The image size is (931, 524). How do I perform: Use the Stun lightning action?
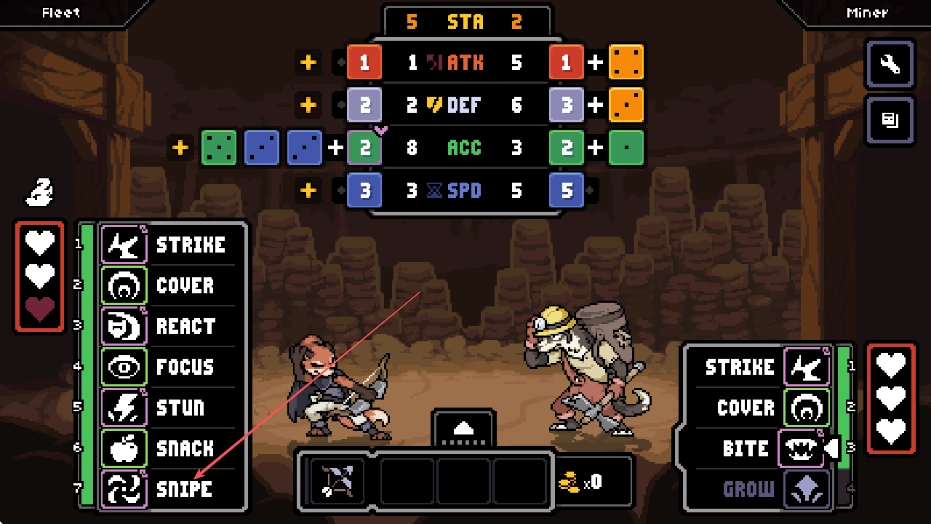(x=167, y=408)
